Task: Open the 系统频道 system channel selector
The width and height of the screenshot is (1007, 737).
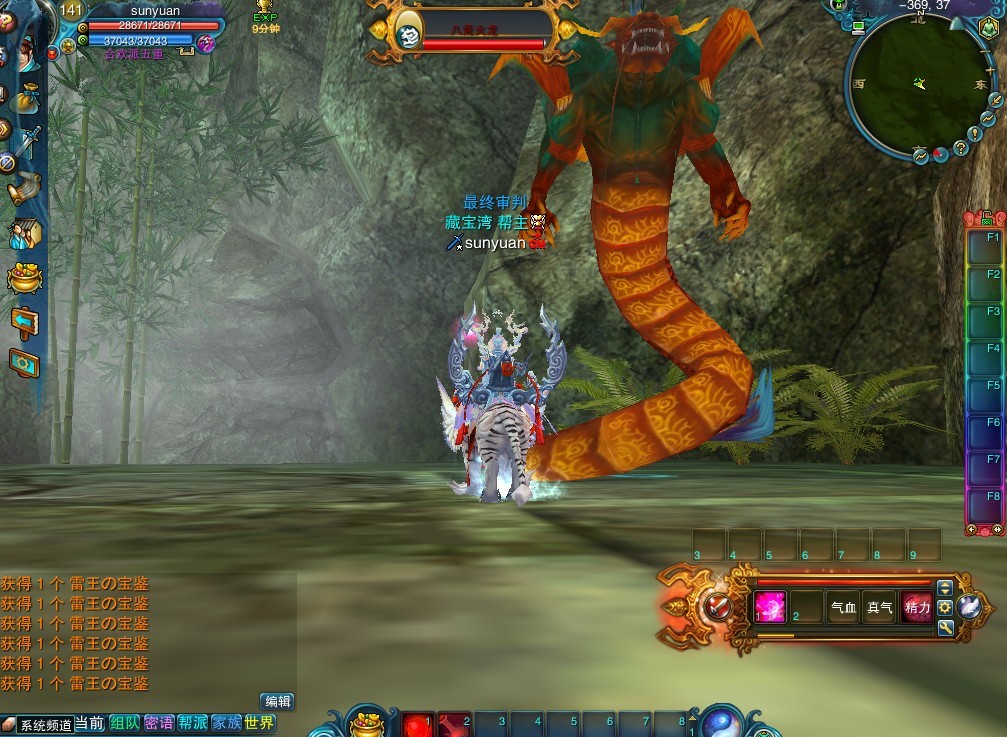Action: pos(38,725)
